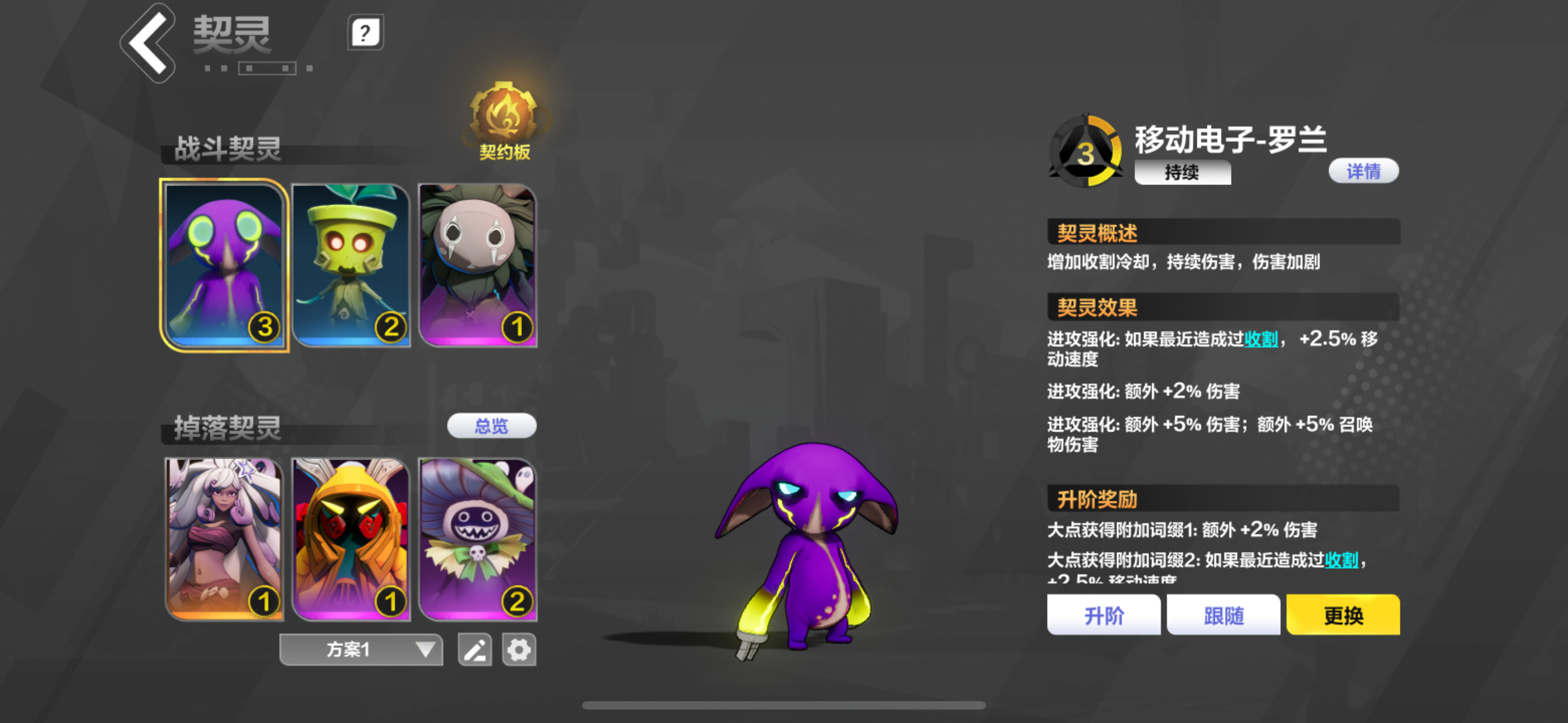Open the dropdown arrow on 方案1 selector
The height and width of the screenshot is (723, 1568).
point(425,649)
